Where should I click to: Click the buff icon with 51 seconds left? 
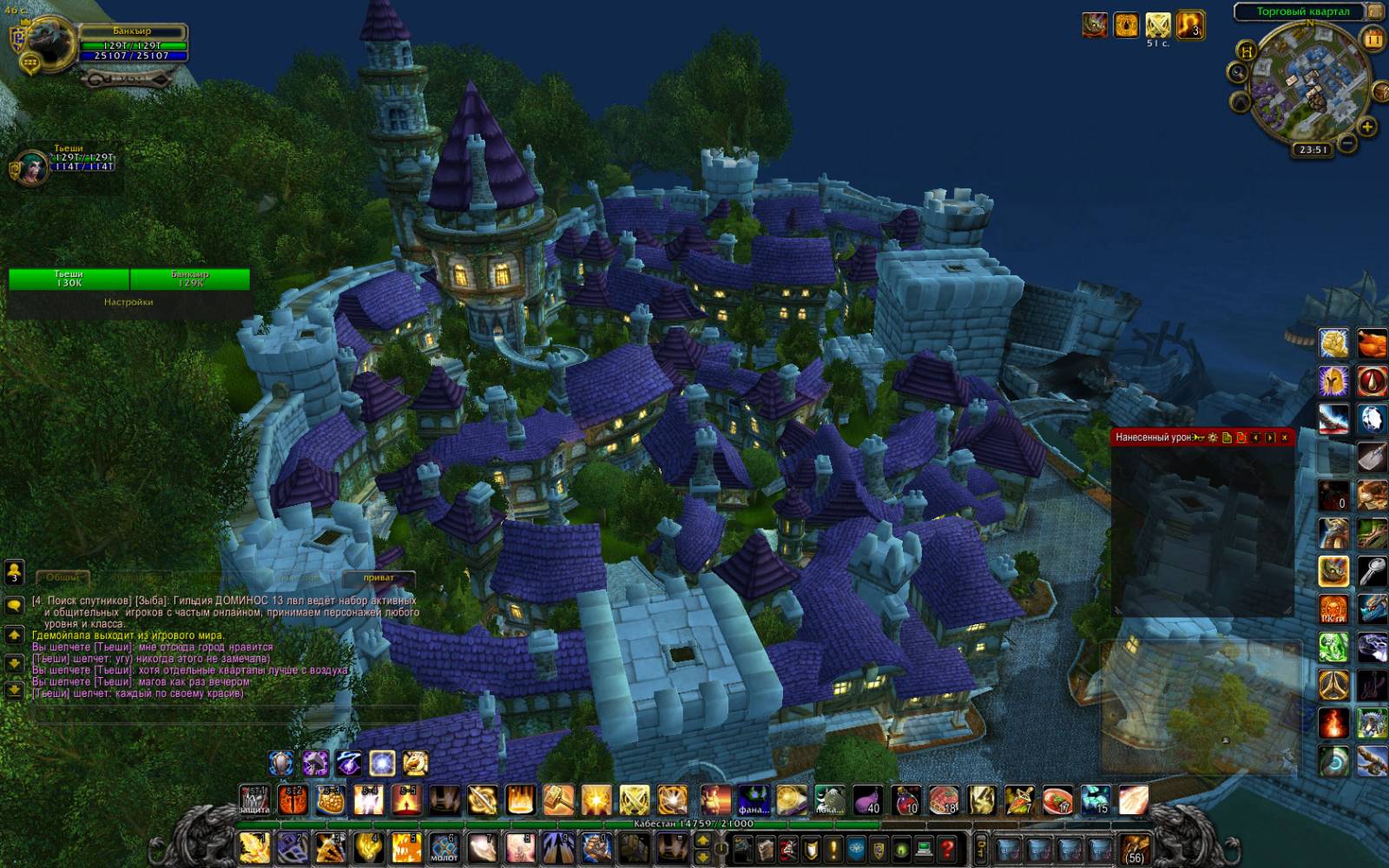point(1158,25)
